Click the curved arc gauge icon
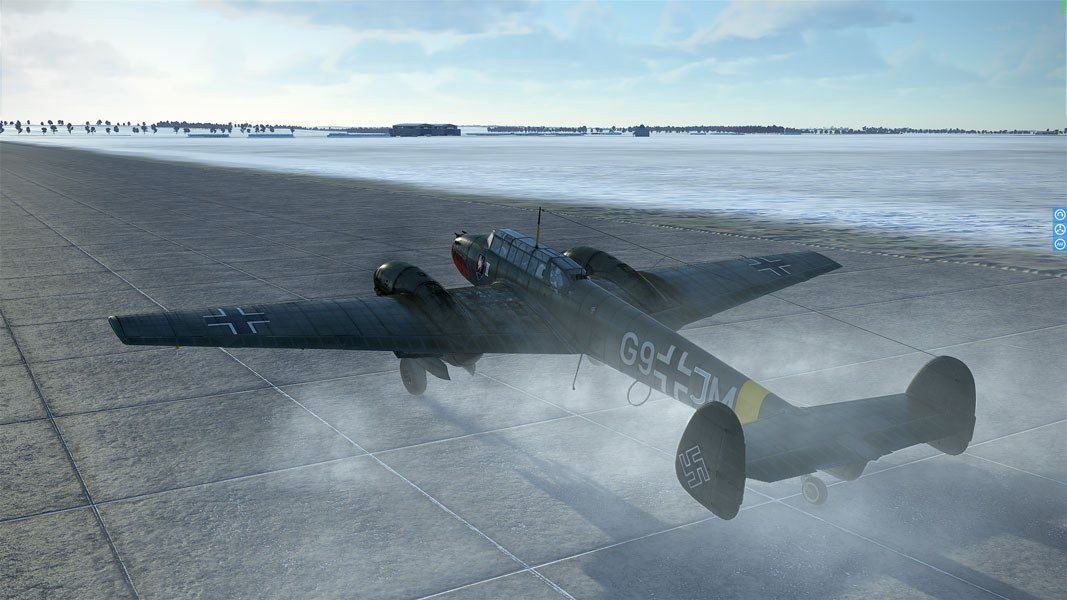Image resolution: width=1067 pixels, height=600 pixels. tap(1060, 215)
